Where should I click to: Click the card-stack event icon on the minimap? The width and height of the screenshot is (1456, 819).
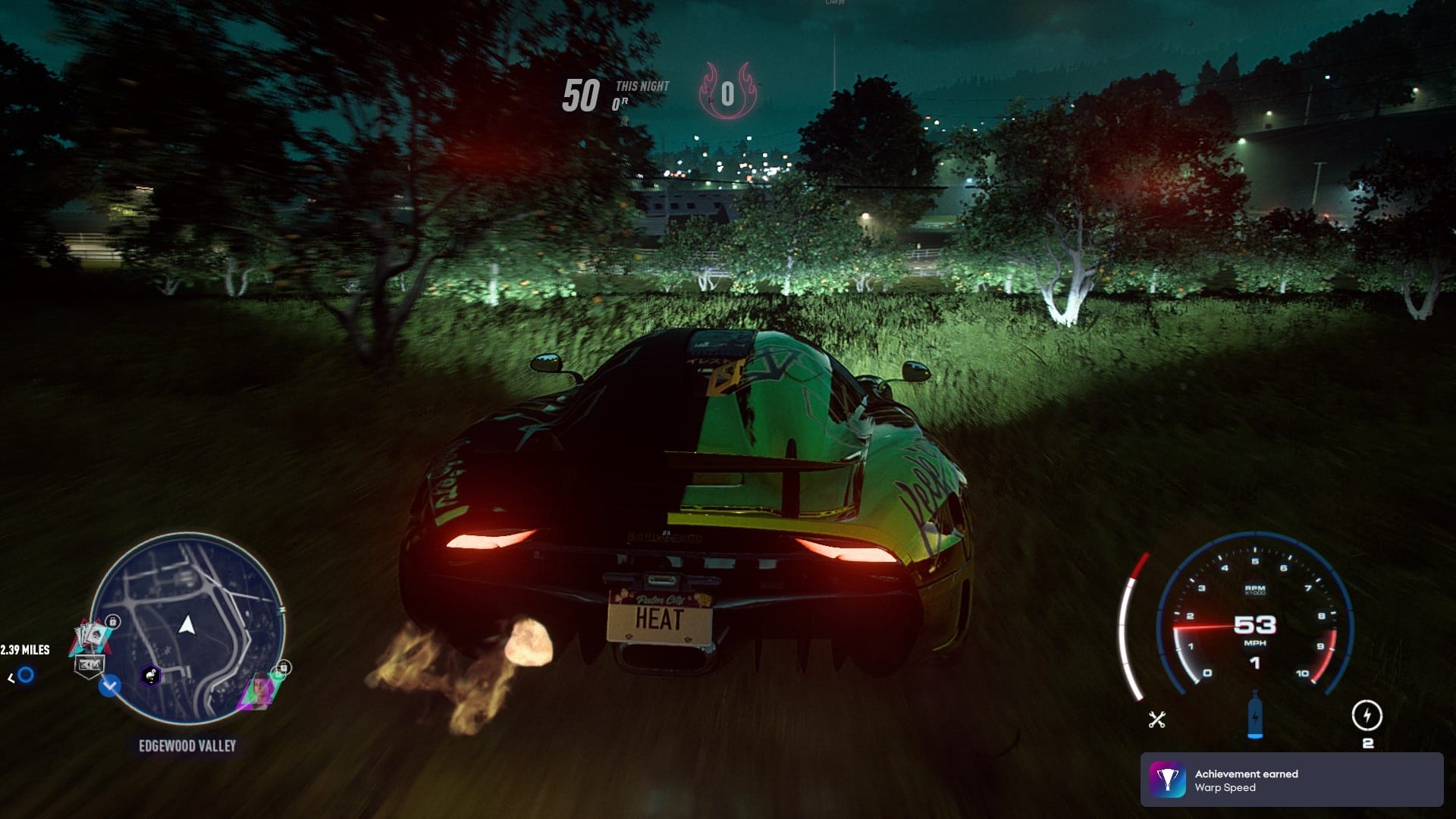point(92,635)
